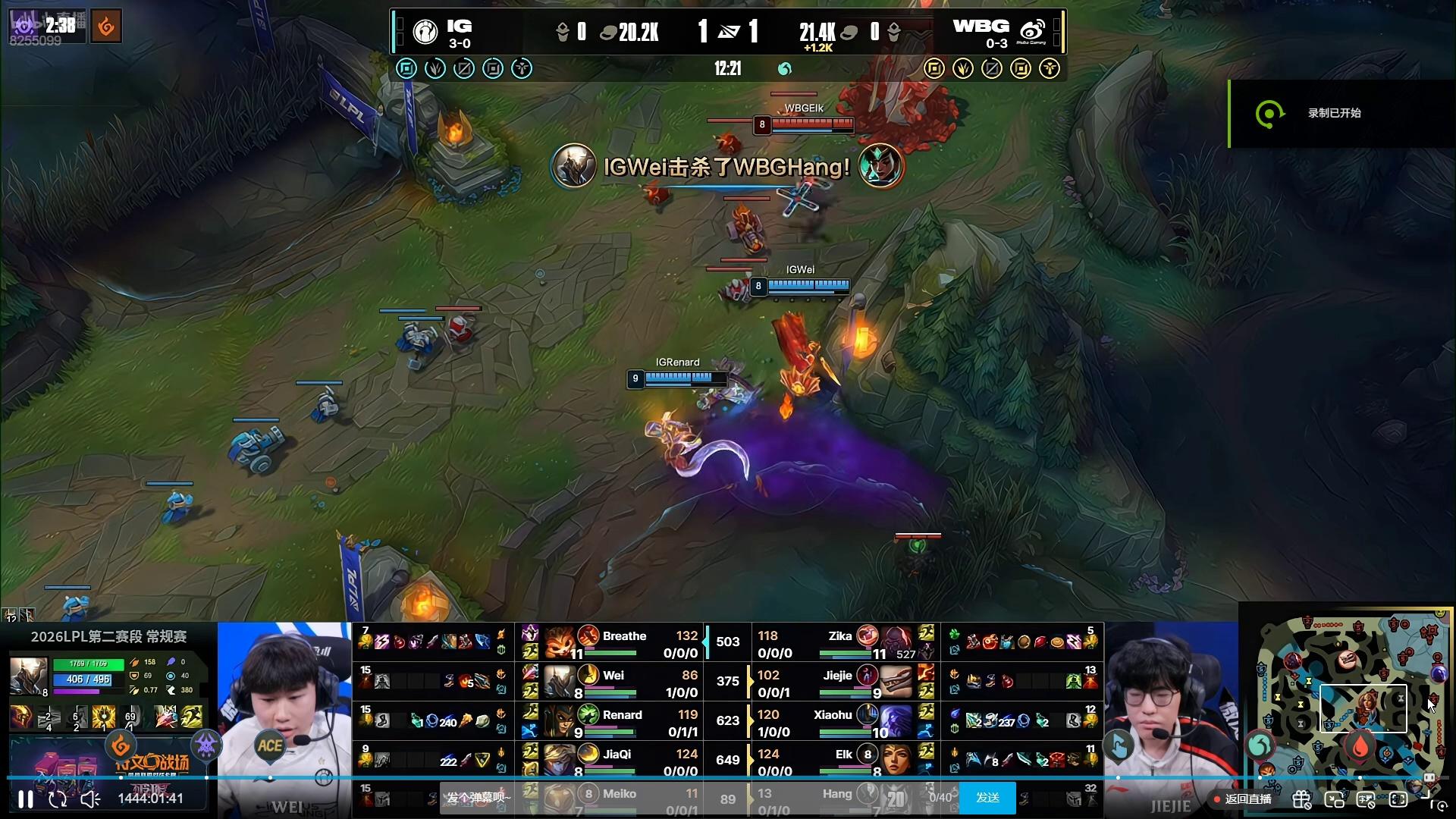Select Elk's champion portrait in the scoreboard

click(x=896, y=761)
